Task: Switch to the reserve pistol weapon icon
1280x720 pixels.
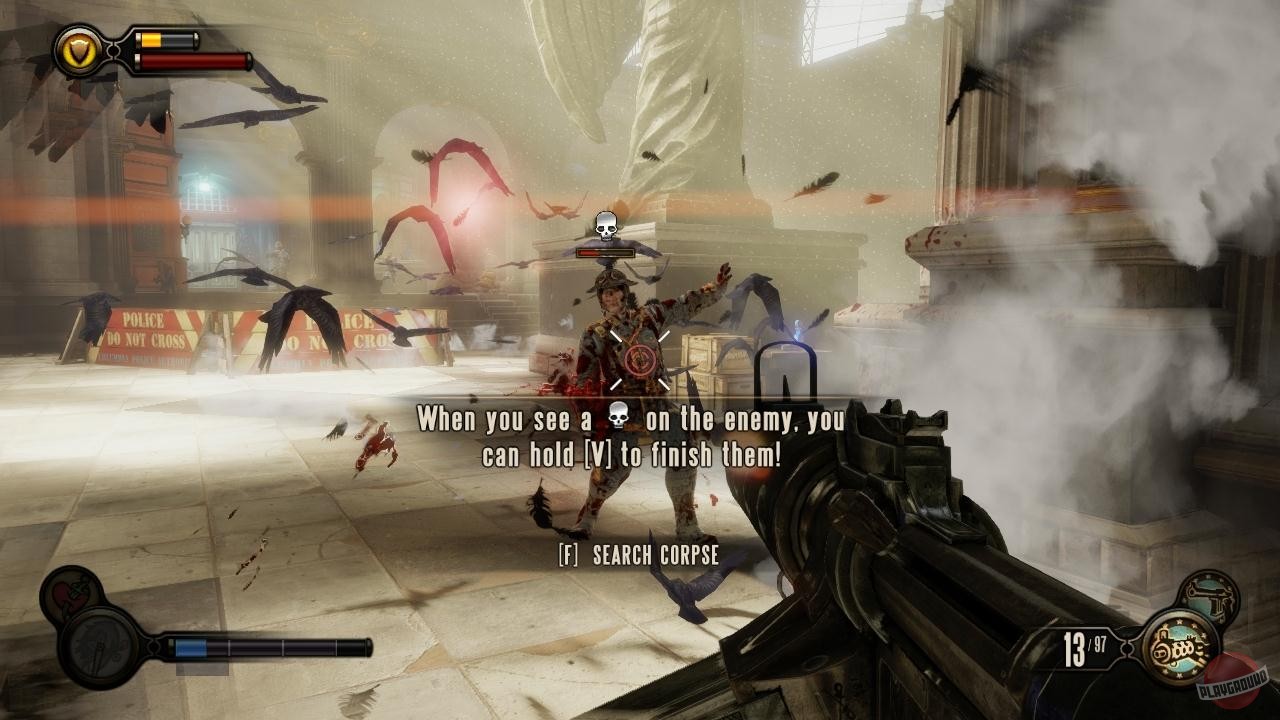Action: 1208,598
